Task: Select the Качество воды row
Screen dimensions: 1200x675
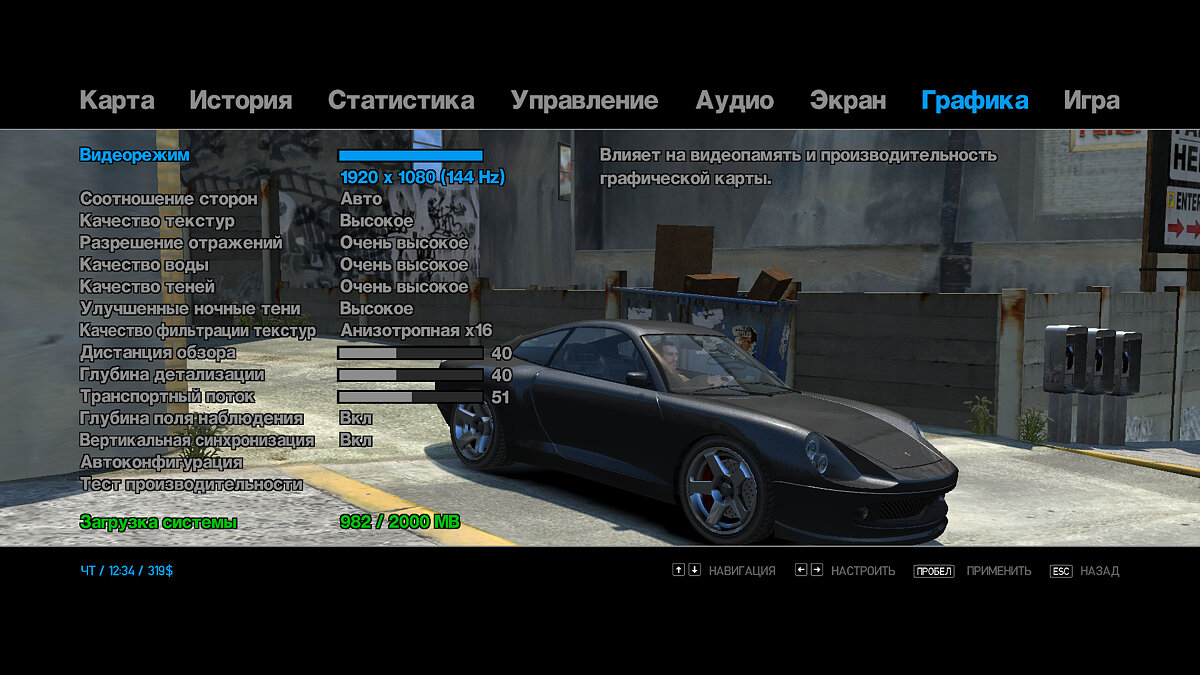Action: tap(144, 265)
